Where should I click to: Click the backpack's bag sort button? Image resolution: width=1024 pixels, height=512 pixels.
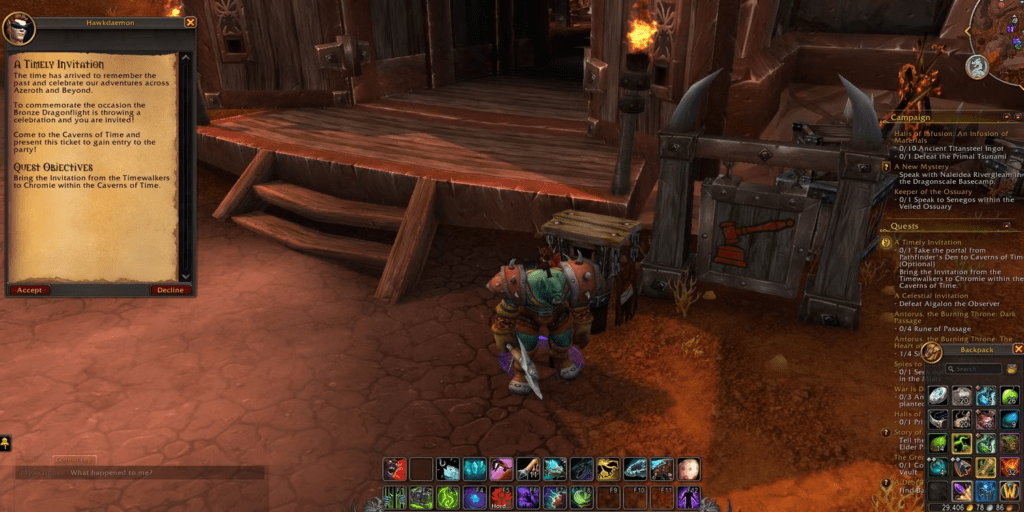[x=1011, y=369]
